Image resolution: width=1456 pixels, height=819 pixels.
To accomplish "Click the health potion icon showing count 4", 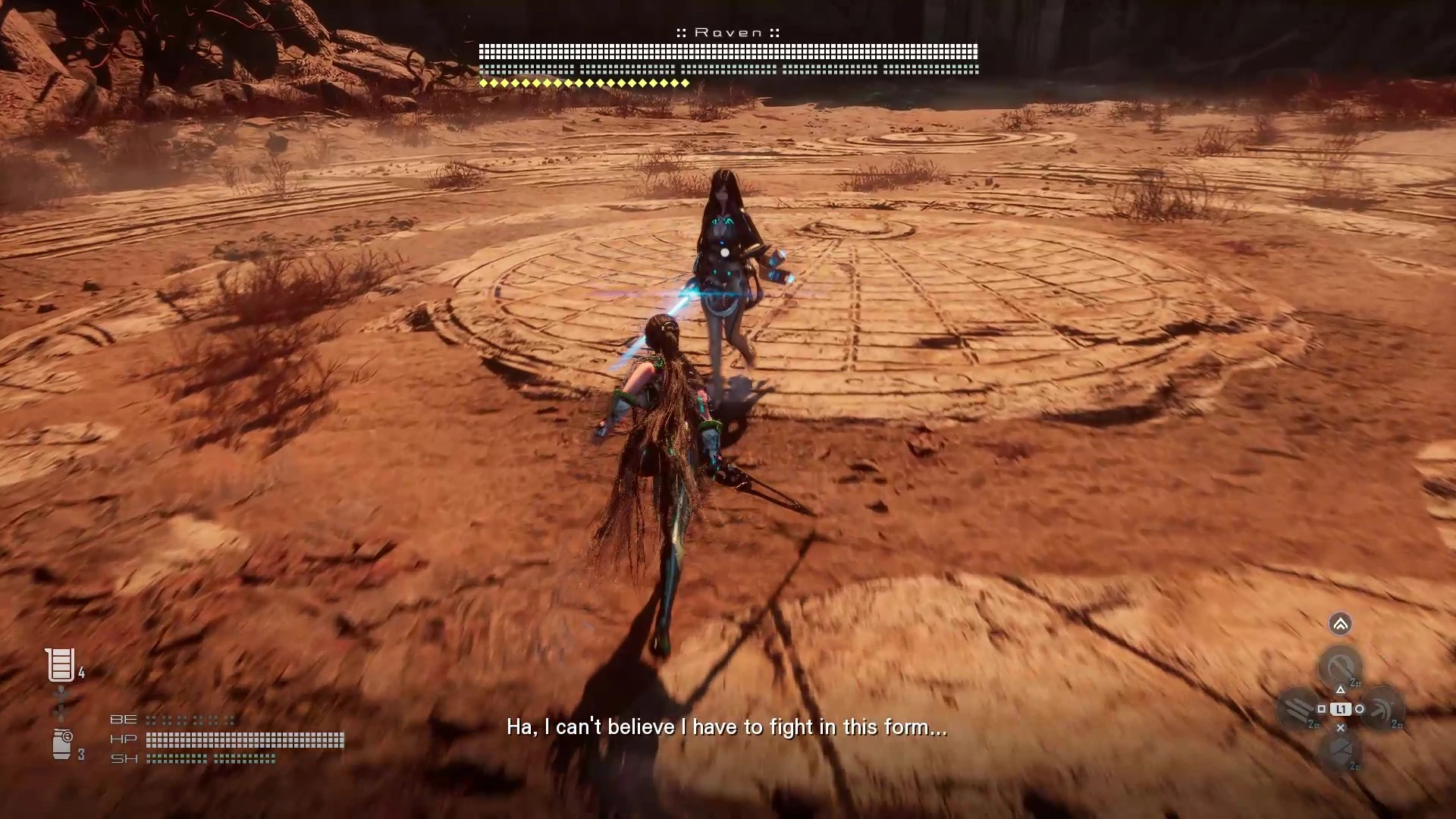I will click(59, 663).
